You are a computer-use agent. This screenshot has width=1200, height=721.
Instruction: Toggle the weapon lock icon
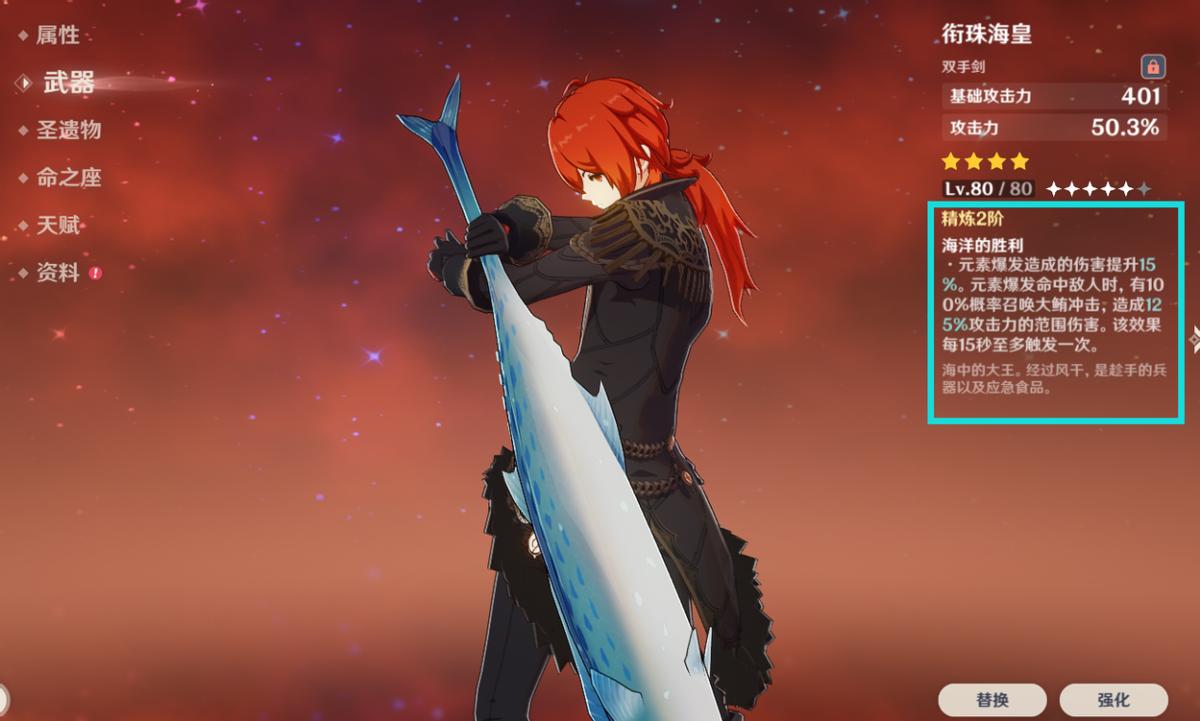[x=1153, y=67]
